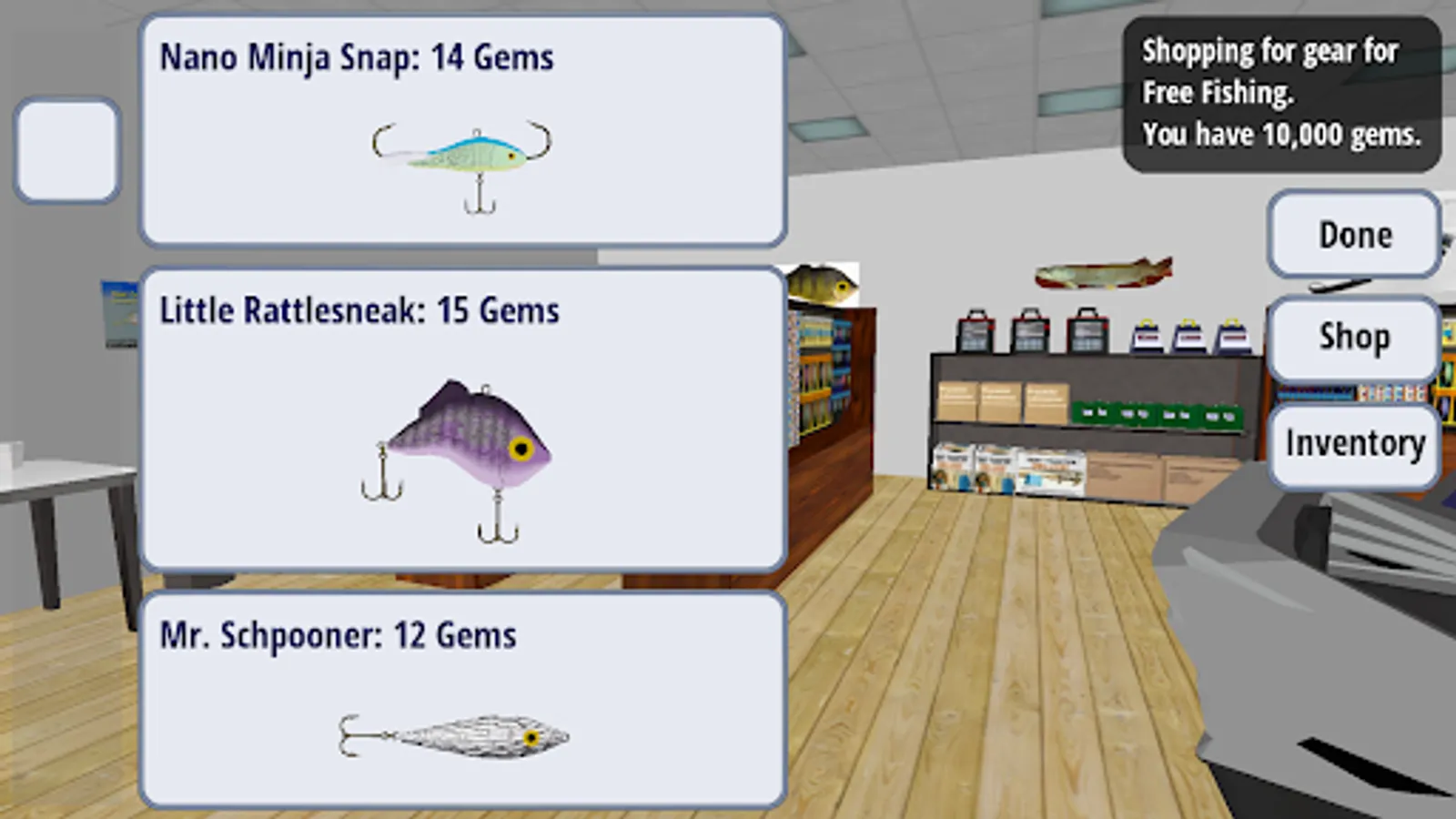Switch to the Shop view
The height and width of the screenshot is (819, 1456).
pos(1353,337)
